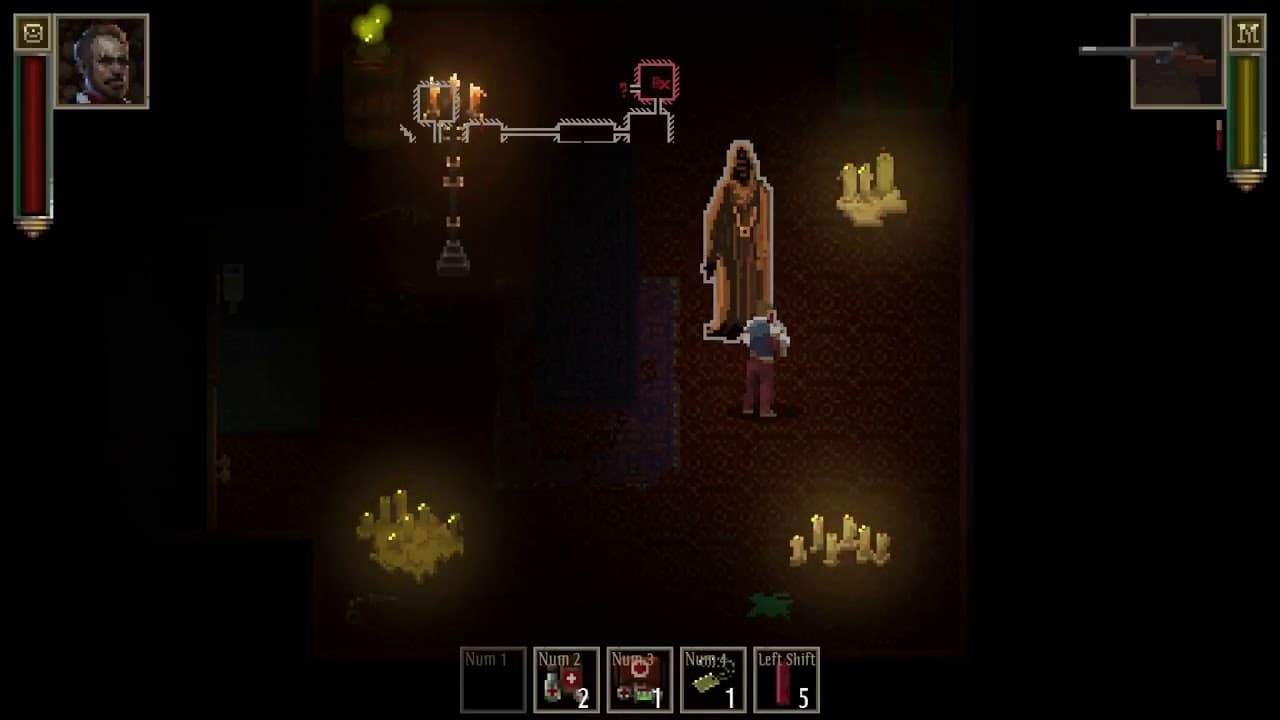The image size is (1280, 720).
Task: Click the glowing green item on the barrel
Action: (370, 28)
